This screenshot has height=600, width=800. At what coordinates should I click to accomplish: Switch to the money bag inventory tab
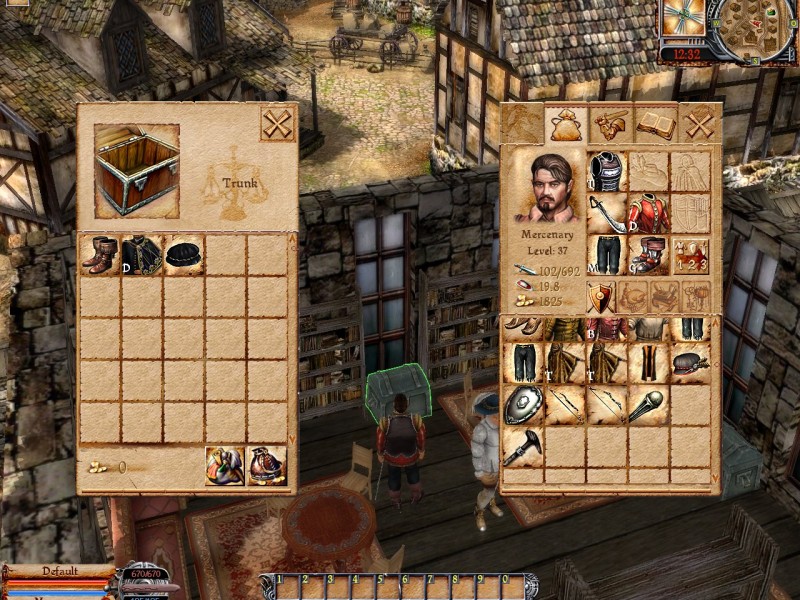(567, 124)
